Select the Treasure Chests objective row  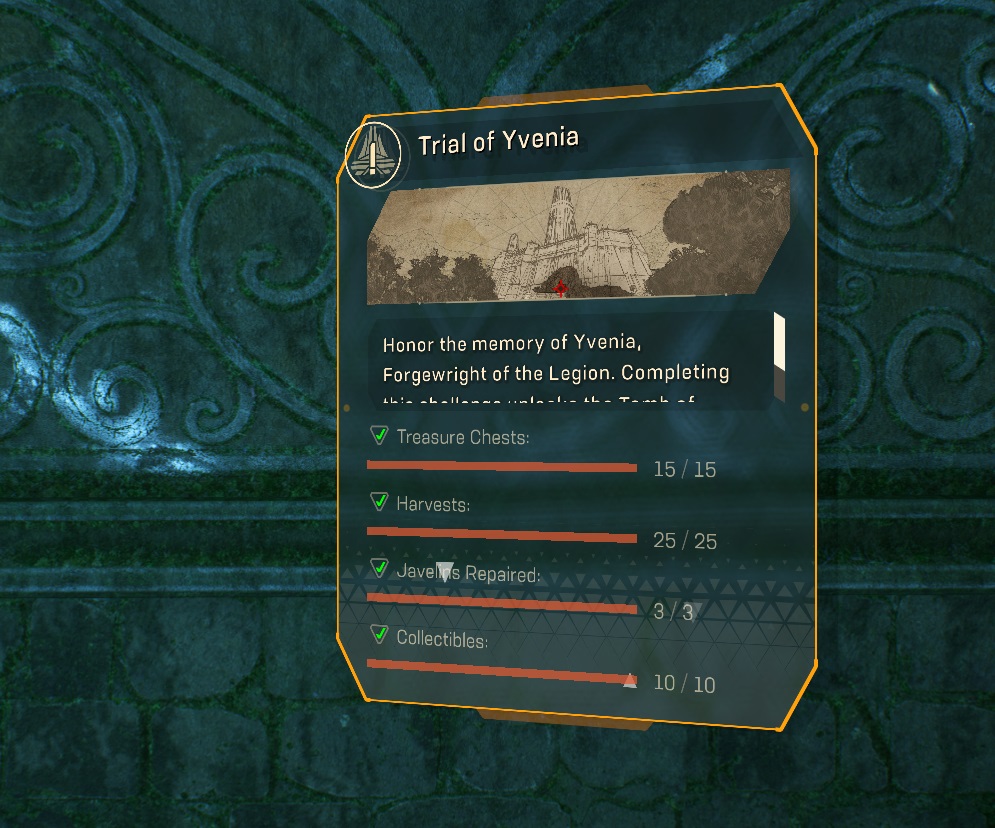tap(542, 452)
